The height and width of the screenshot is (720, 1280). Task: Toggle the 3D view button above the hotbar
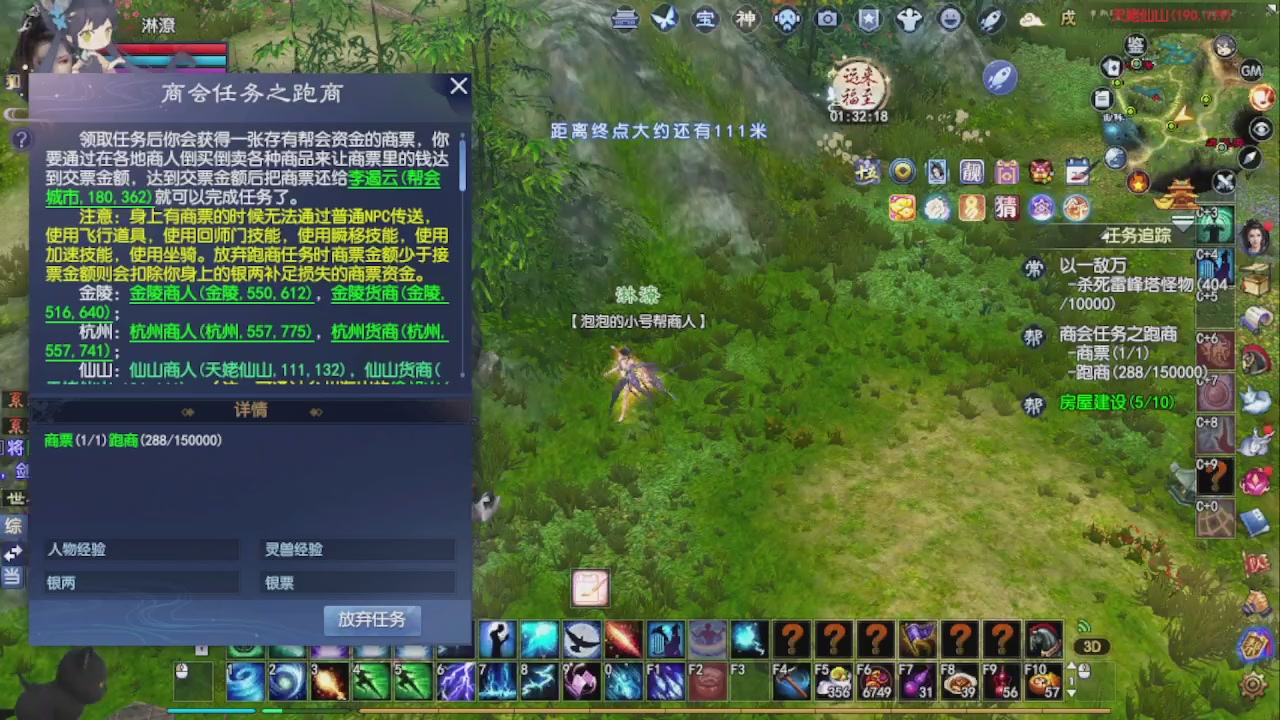(x=1091, y=646)
